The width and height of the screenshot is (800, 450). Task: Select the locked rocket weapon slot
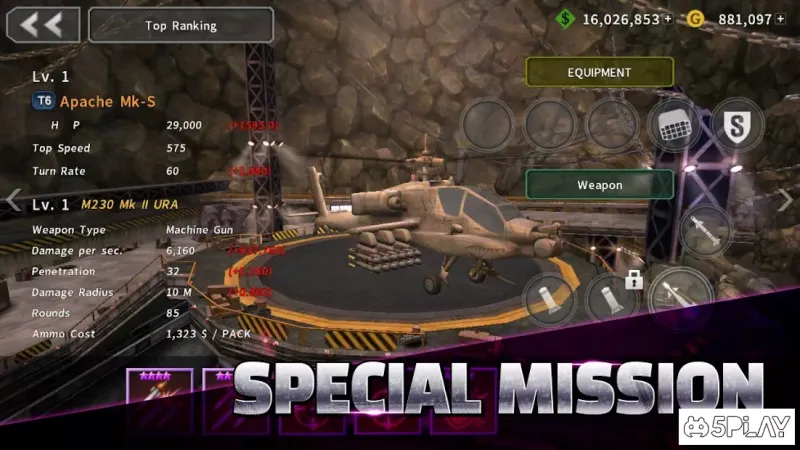pyautogui.click(x=611, y=299)
